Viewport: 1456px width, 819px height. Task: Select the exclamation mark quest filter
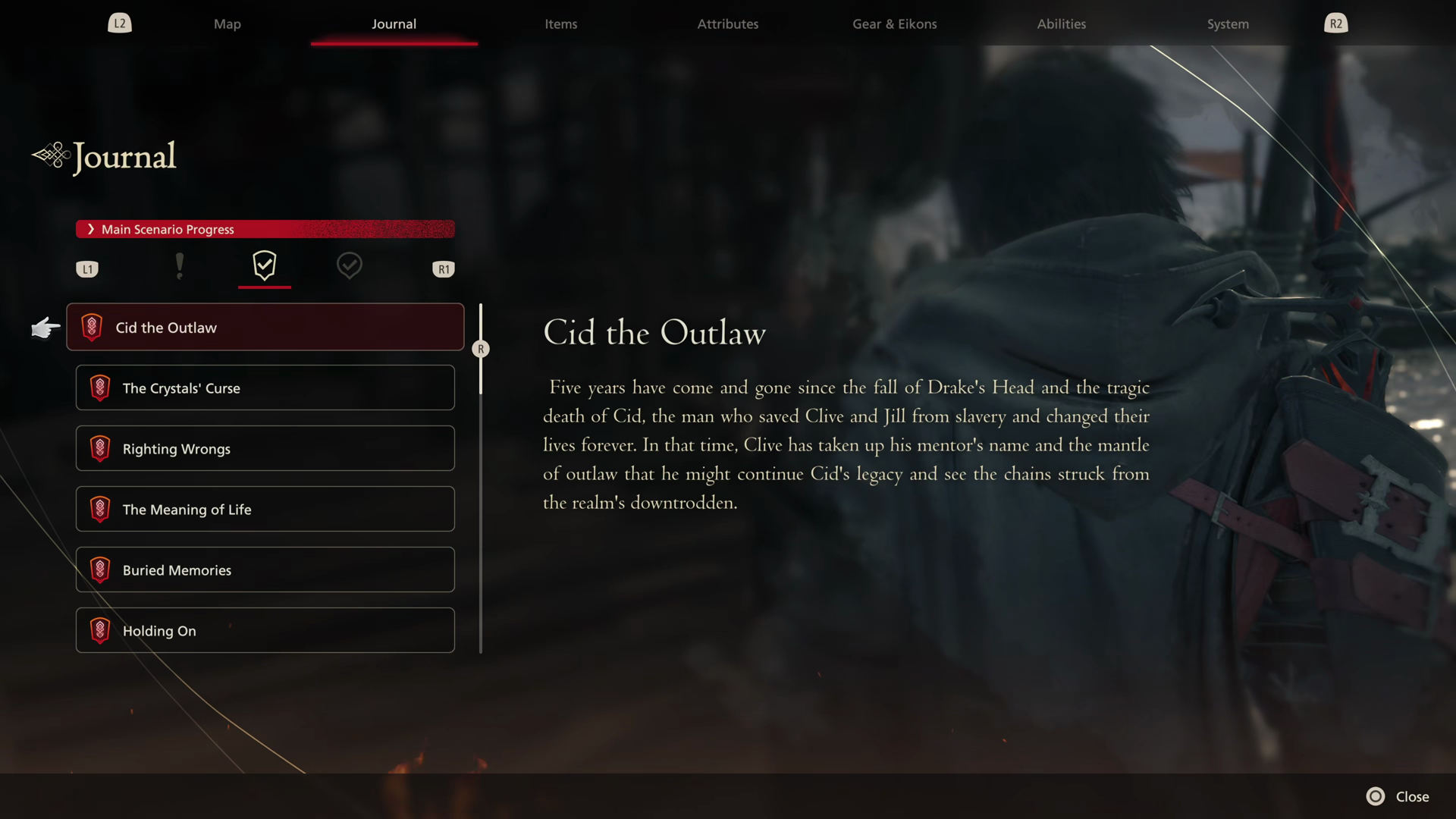(179, 266)
